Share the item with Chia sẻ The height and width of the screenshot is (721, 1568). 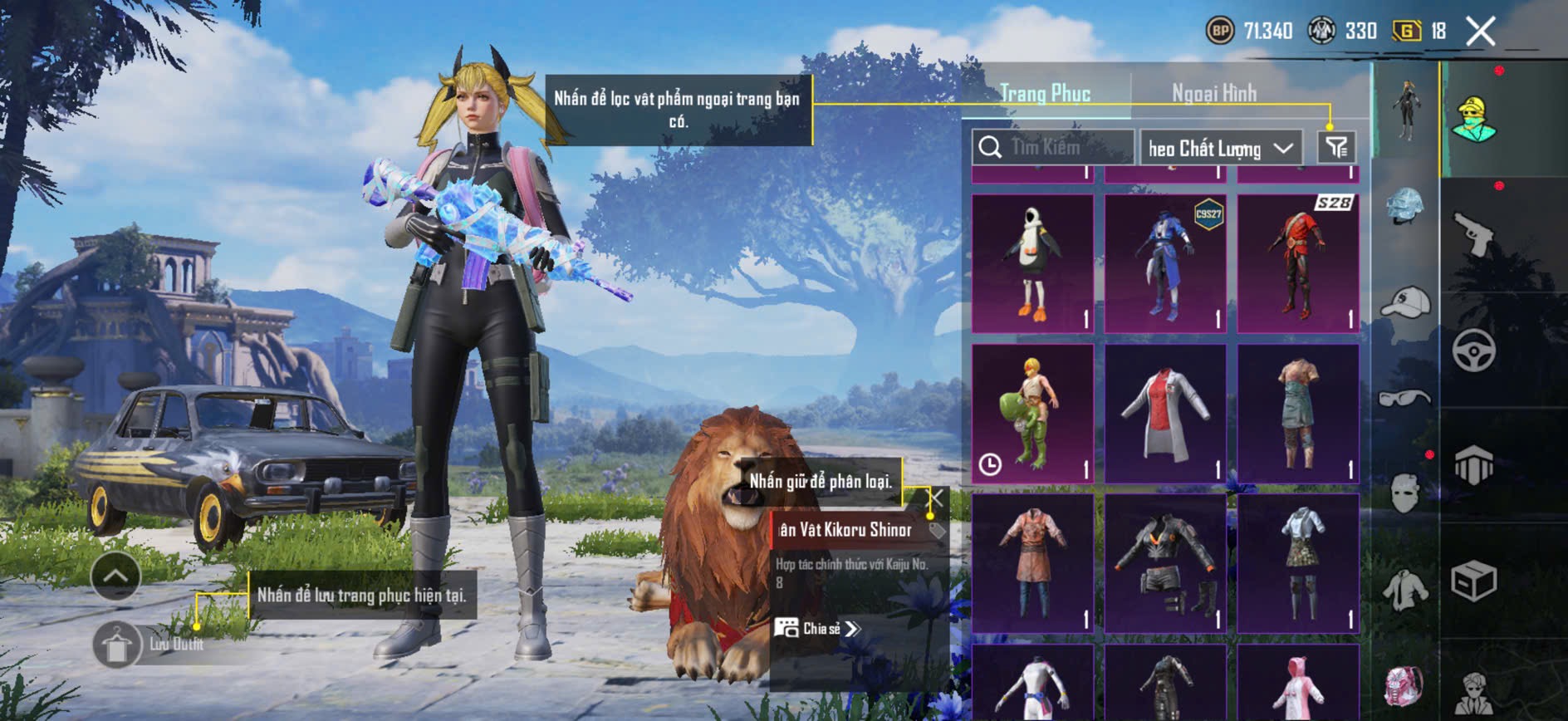pyautogui.click(x=817, y=628)
